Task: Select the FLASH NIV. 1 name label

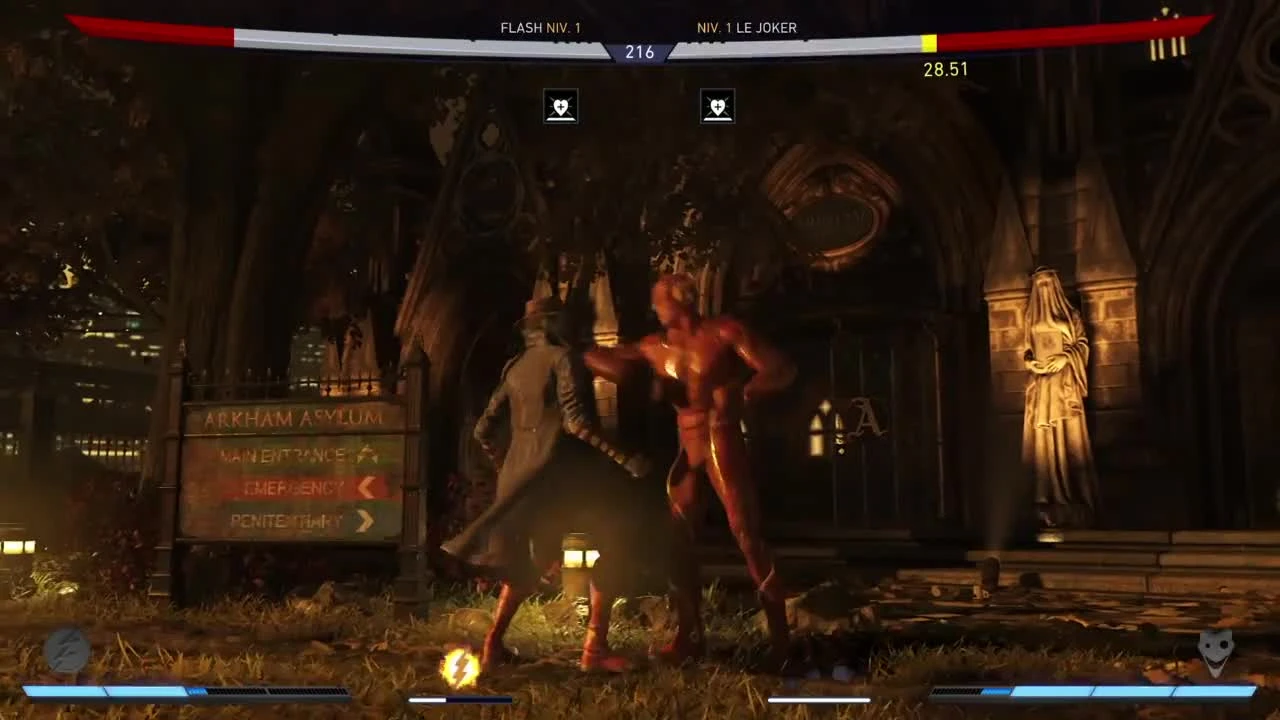Action: point(540,28)
